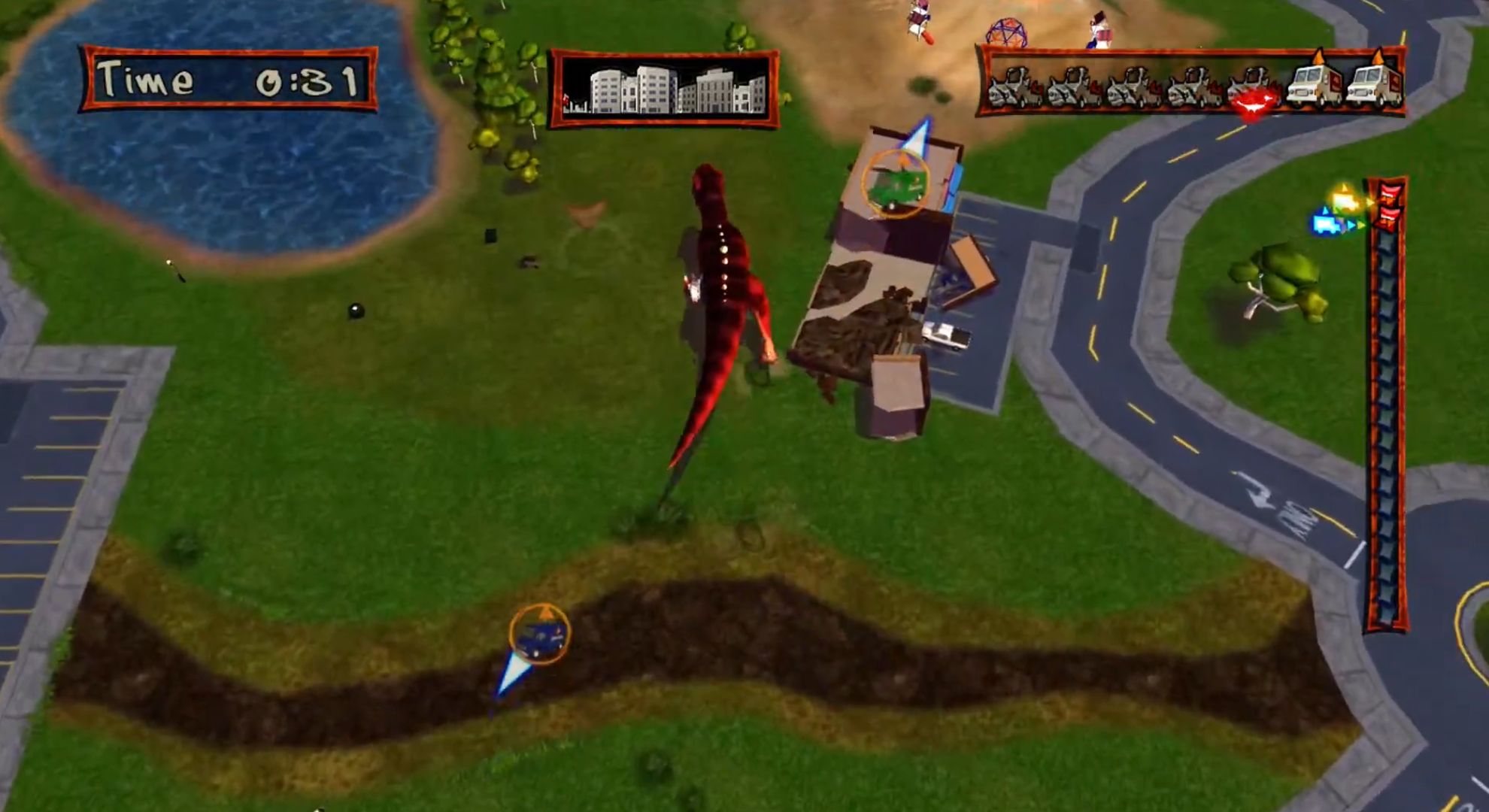Click the vertical progress meter track
The width and height of the screenshot is (1489, 812).
pos(1387,414)
